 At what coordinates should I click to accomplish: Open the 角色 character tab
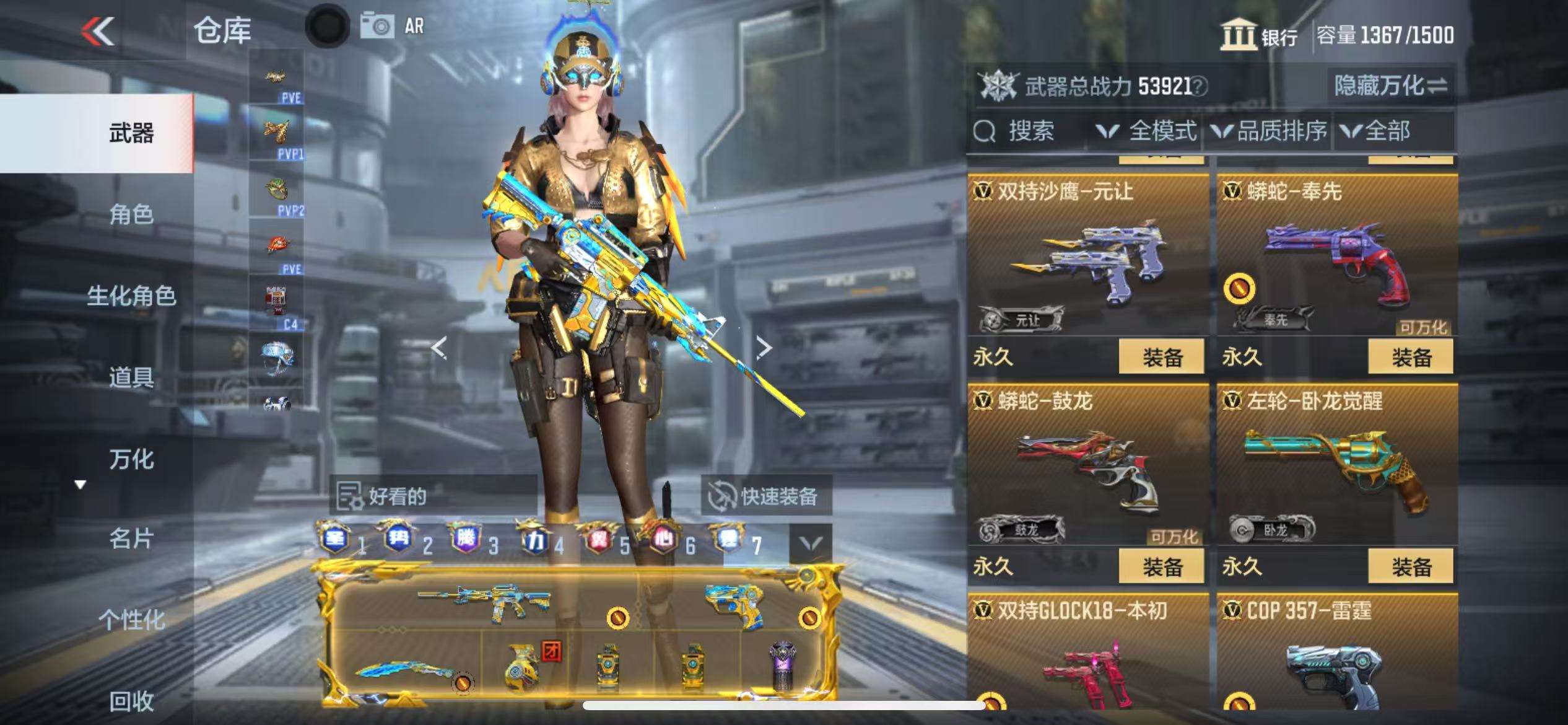[x=131, y=214]
